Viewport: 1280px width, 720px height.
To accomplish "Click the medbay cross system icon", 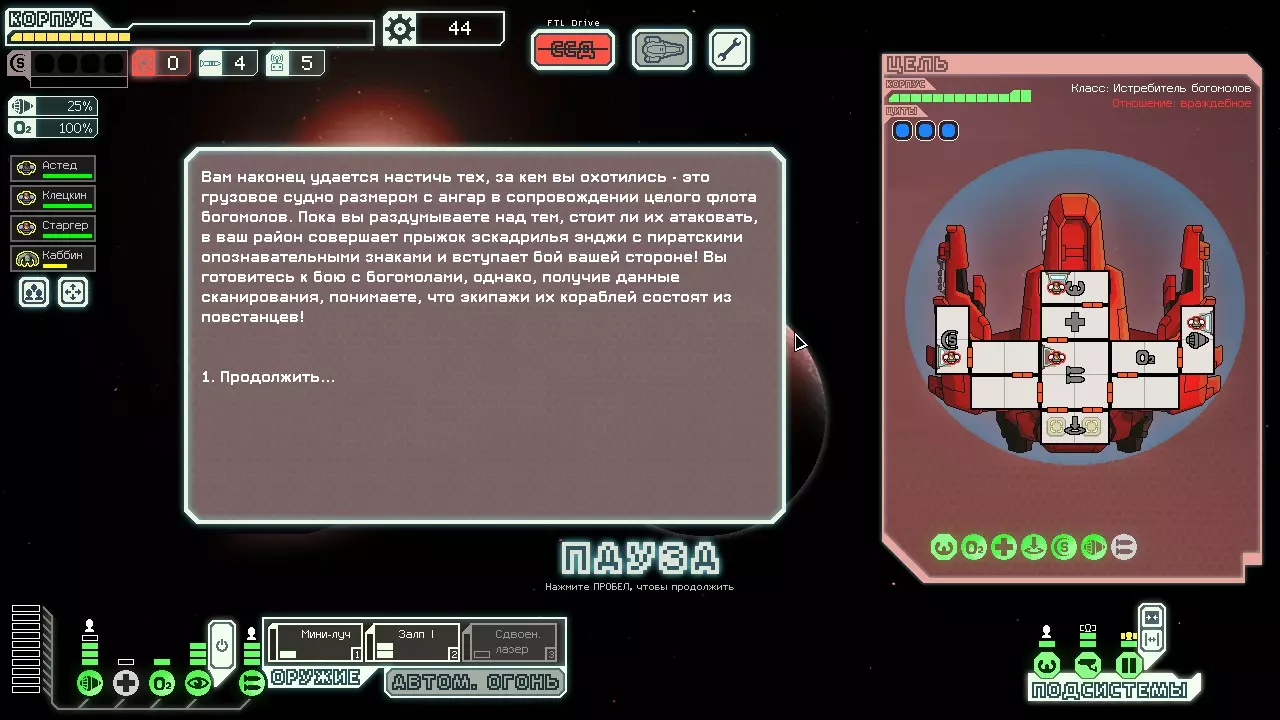I will pyautogui.click(x=126, y=683).
